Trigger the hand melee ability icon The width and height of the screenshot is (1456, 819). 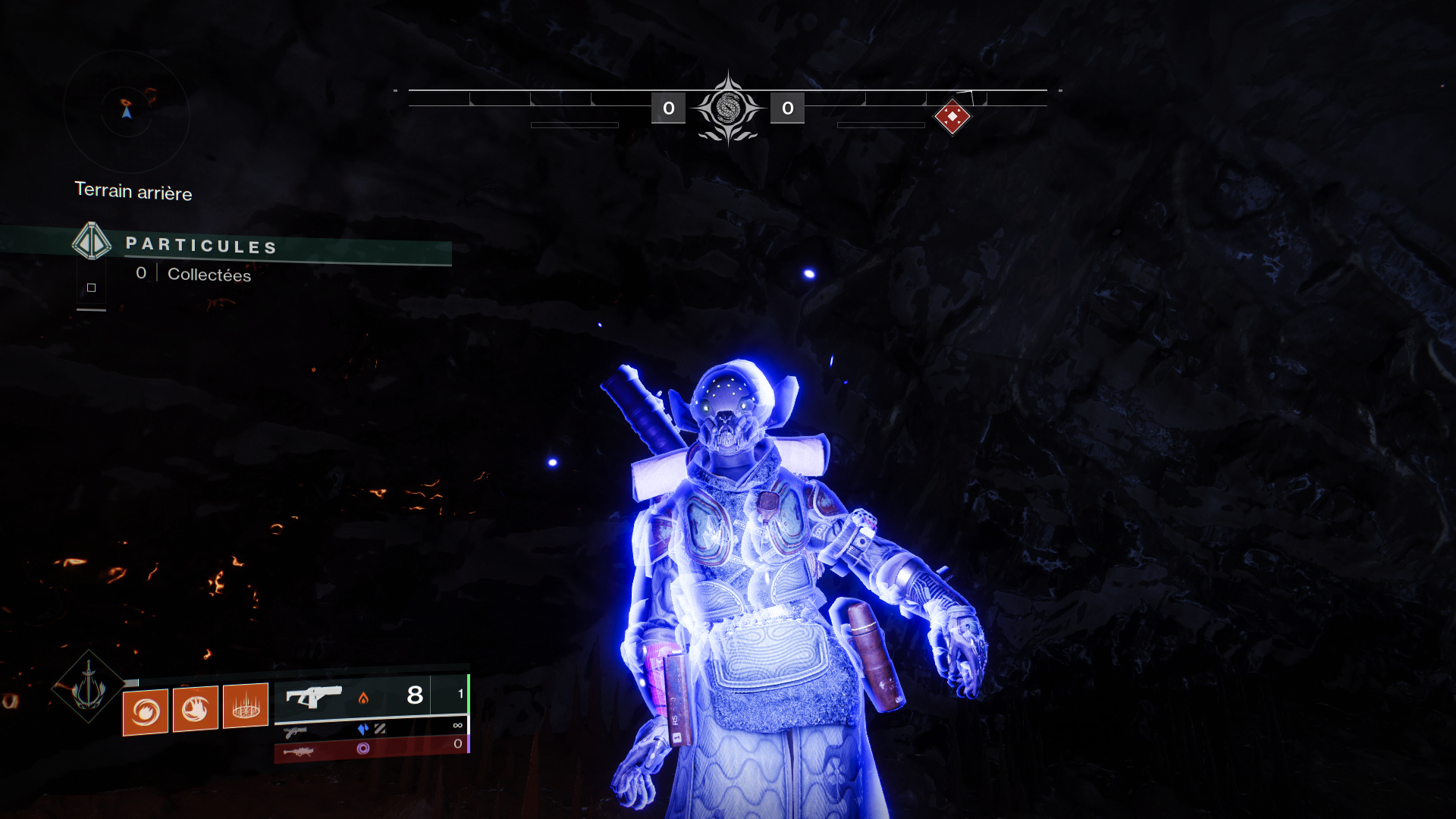point(196,709)
